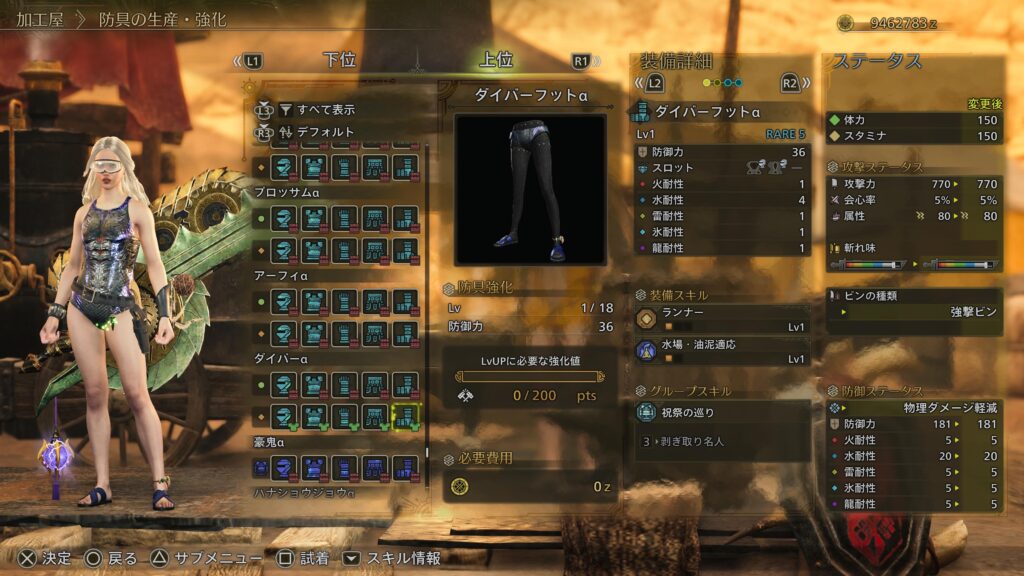Switch to the 下位 low rank tab

(x=340, y=60)
